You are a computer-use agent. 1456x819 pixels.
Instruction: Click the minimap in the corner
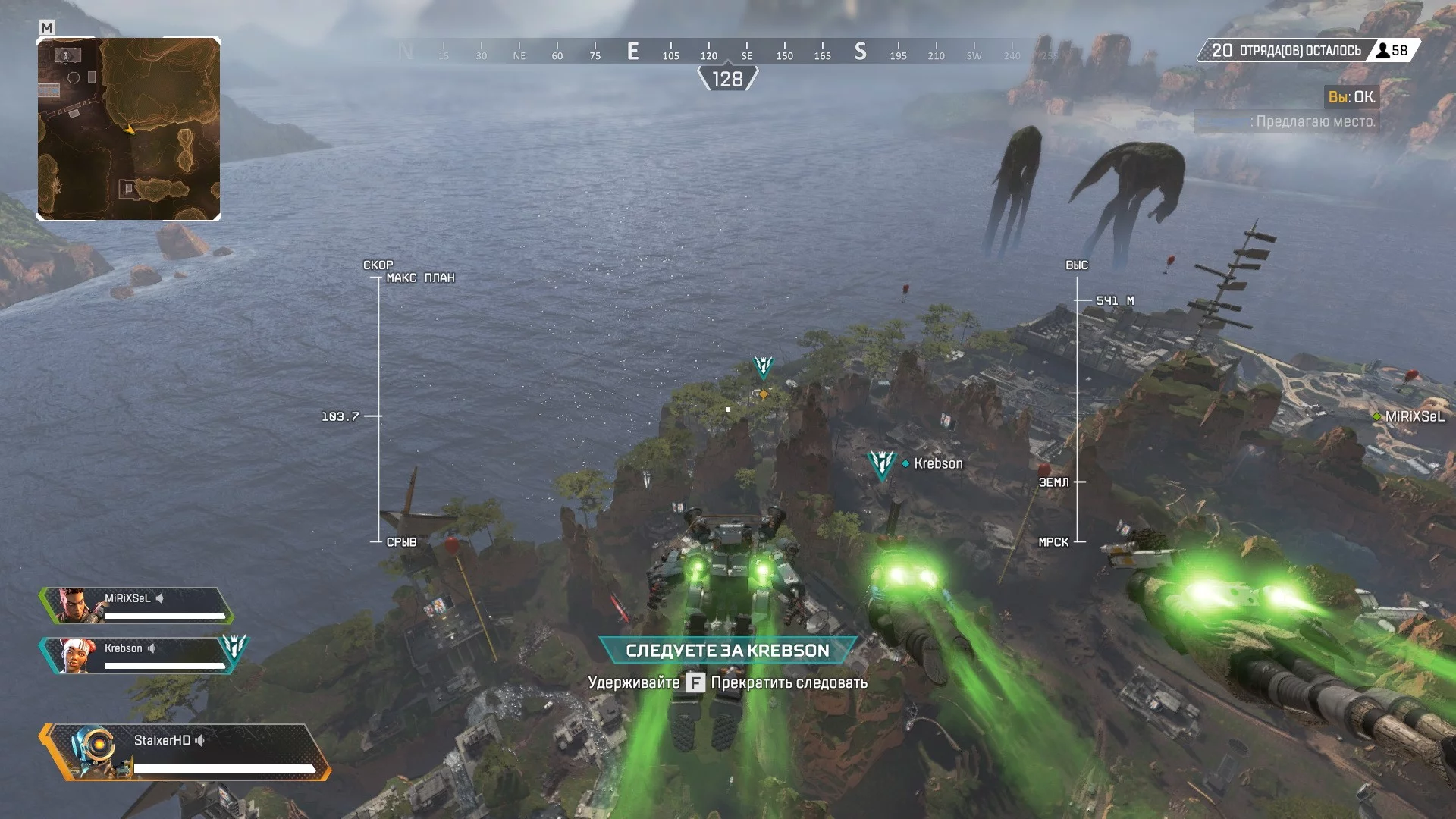pyautogui.click(x=129, y=129)
